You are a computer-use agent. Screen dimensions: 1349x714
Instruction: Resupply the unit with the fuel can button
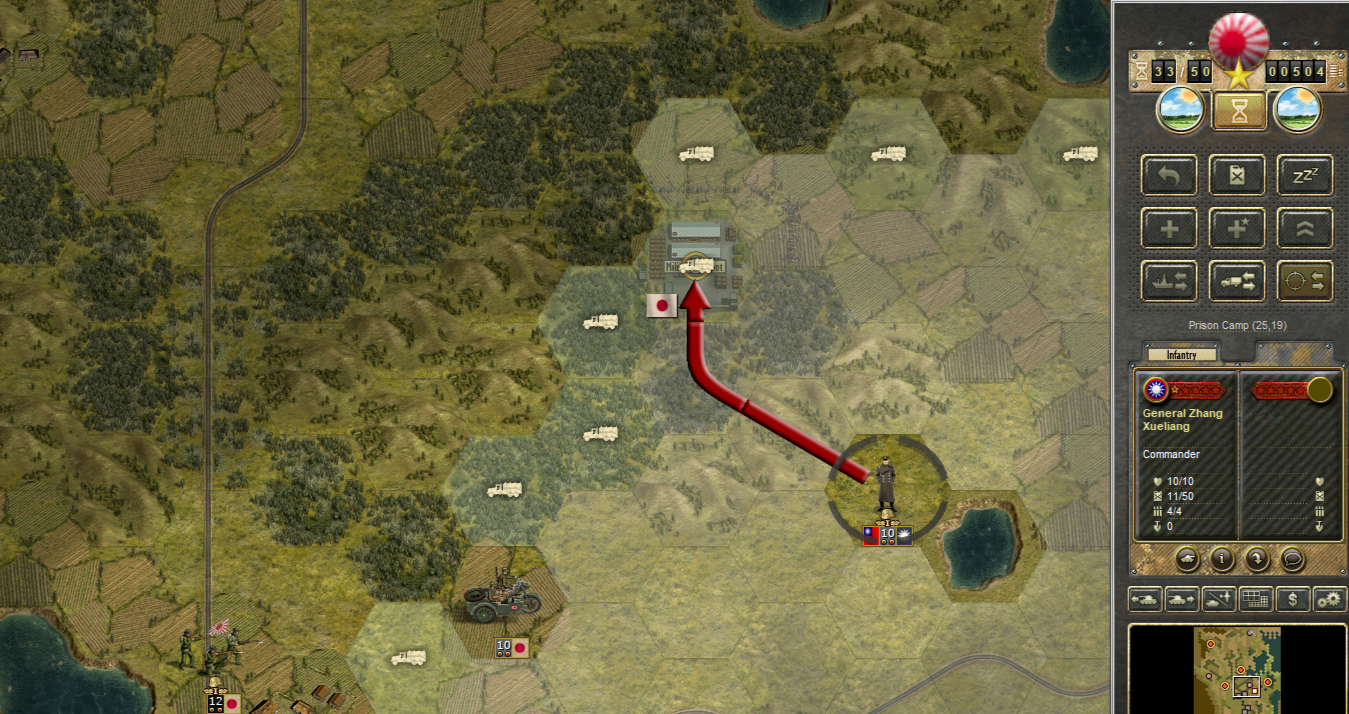tap(1237, 175)
